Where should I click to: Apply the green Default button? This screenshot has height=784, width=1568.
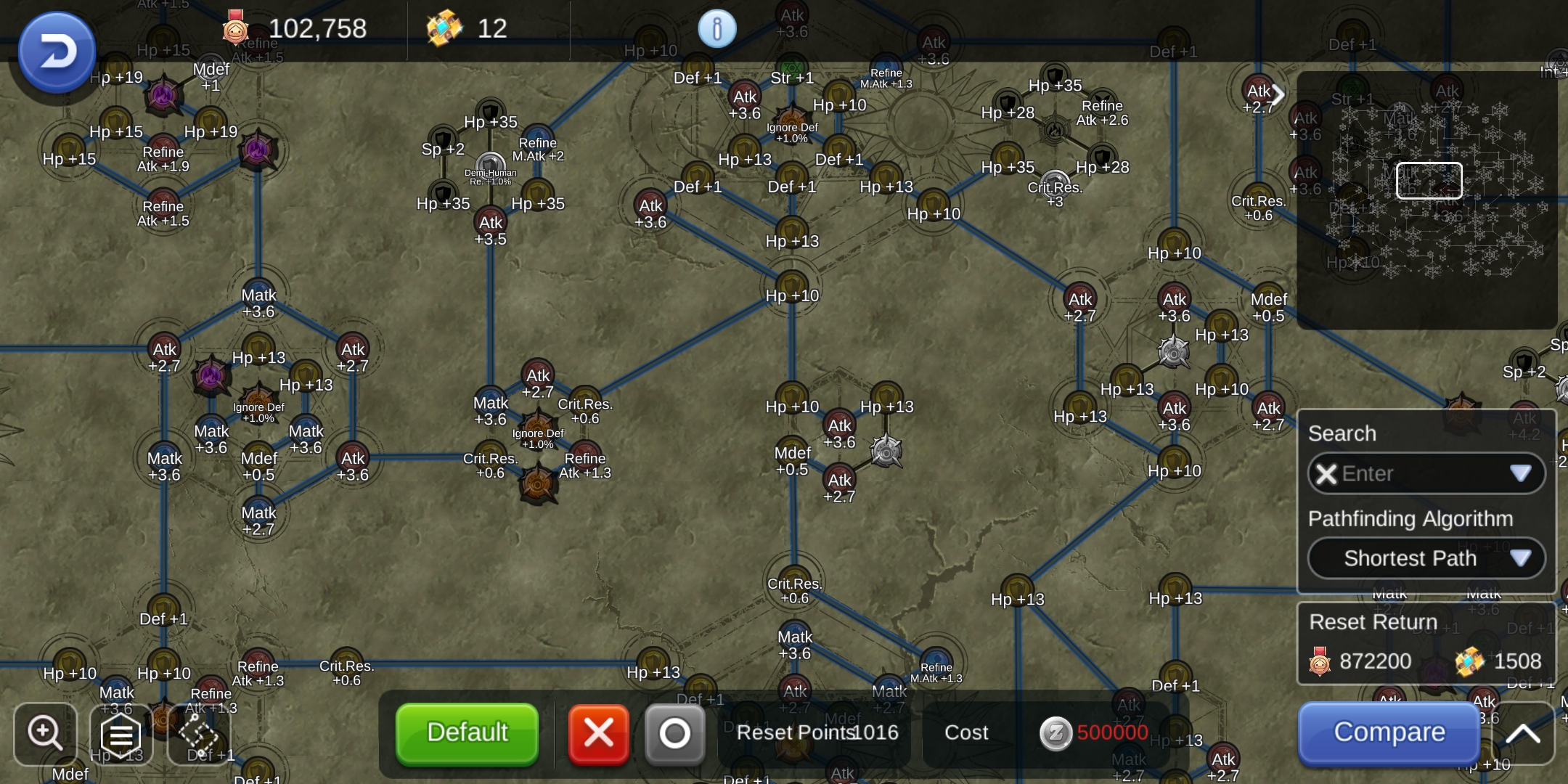467,732
